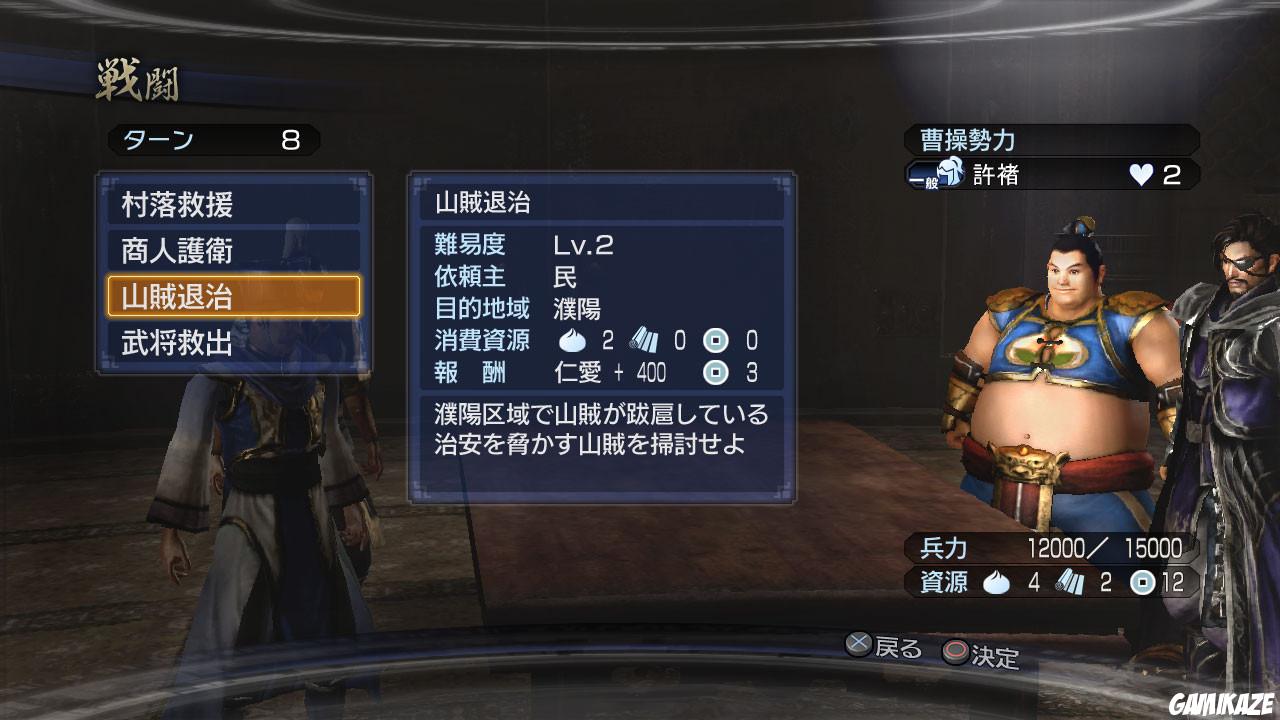The width and height of the screenshot is (1280, 720).
Task: Click the heart icon next to 許褚
Action: click(1140, 176)
